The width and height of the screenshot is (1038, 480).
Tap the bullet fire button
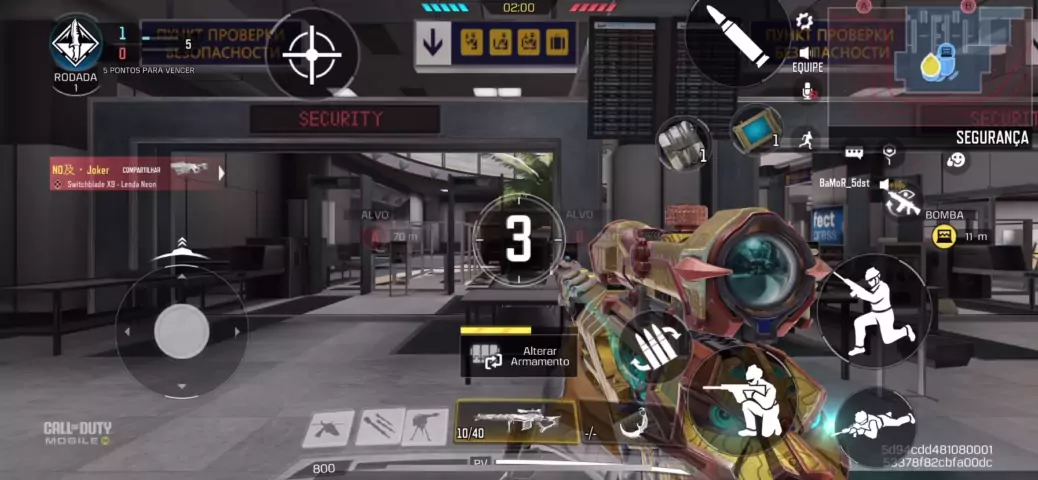(x=736, y=36)
